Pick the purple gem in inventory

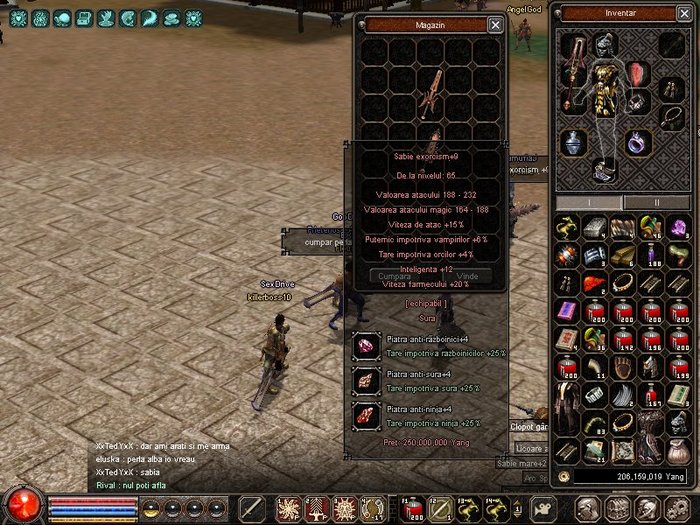679,229
